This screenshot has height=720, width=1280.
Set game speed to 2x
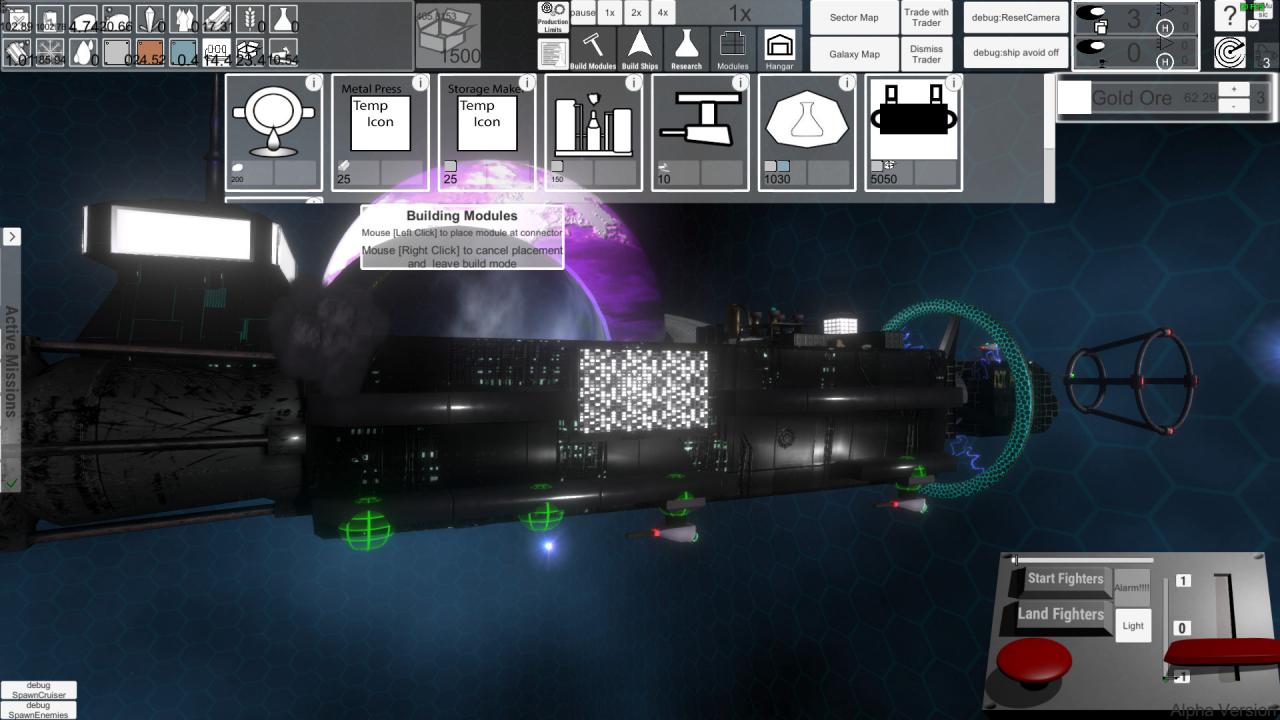click(x=636, y=13)
